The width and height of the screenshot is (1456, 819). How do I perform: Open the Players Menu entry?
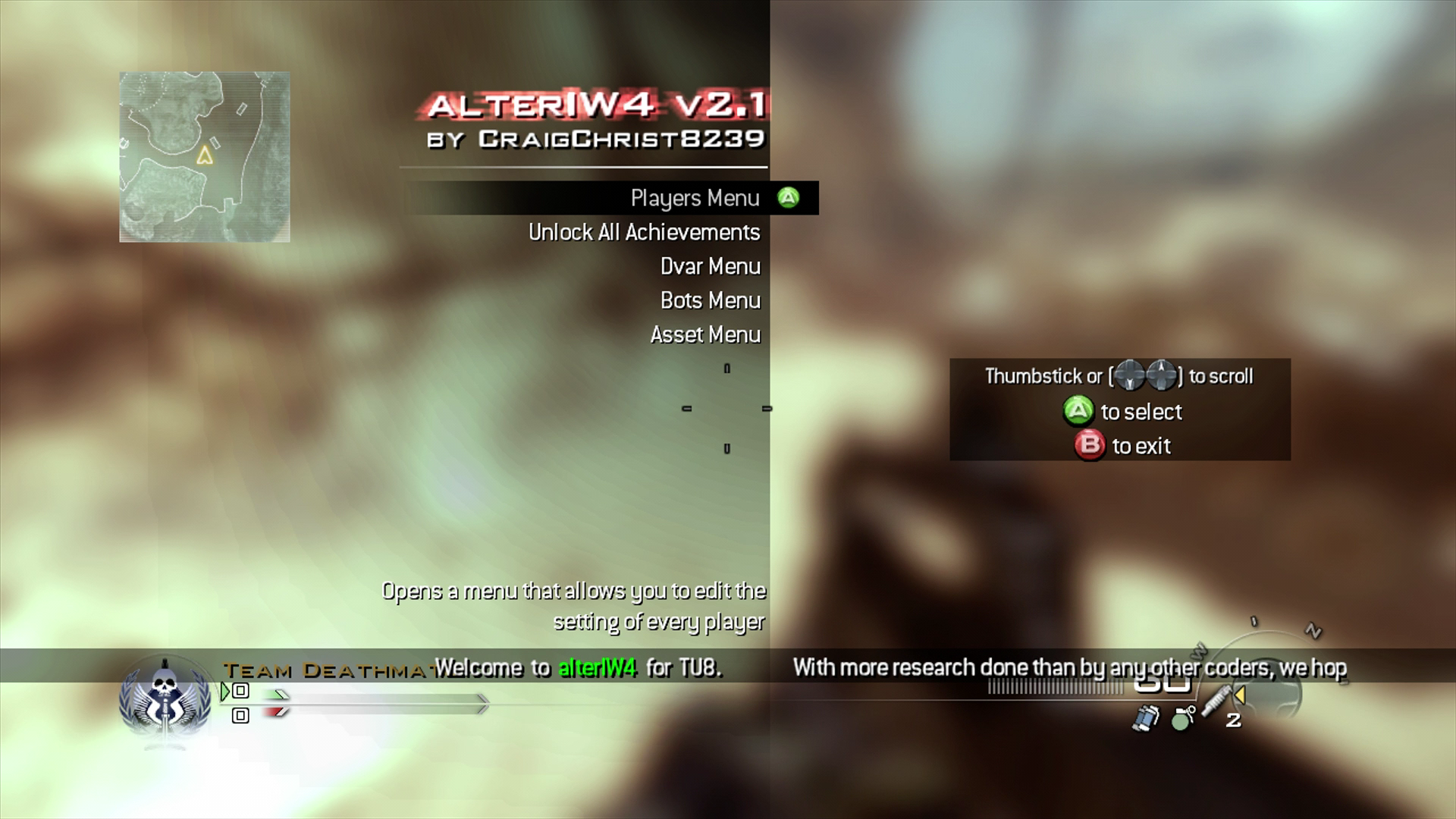click(694, 198)
